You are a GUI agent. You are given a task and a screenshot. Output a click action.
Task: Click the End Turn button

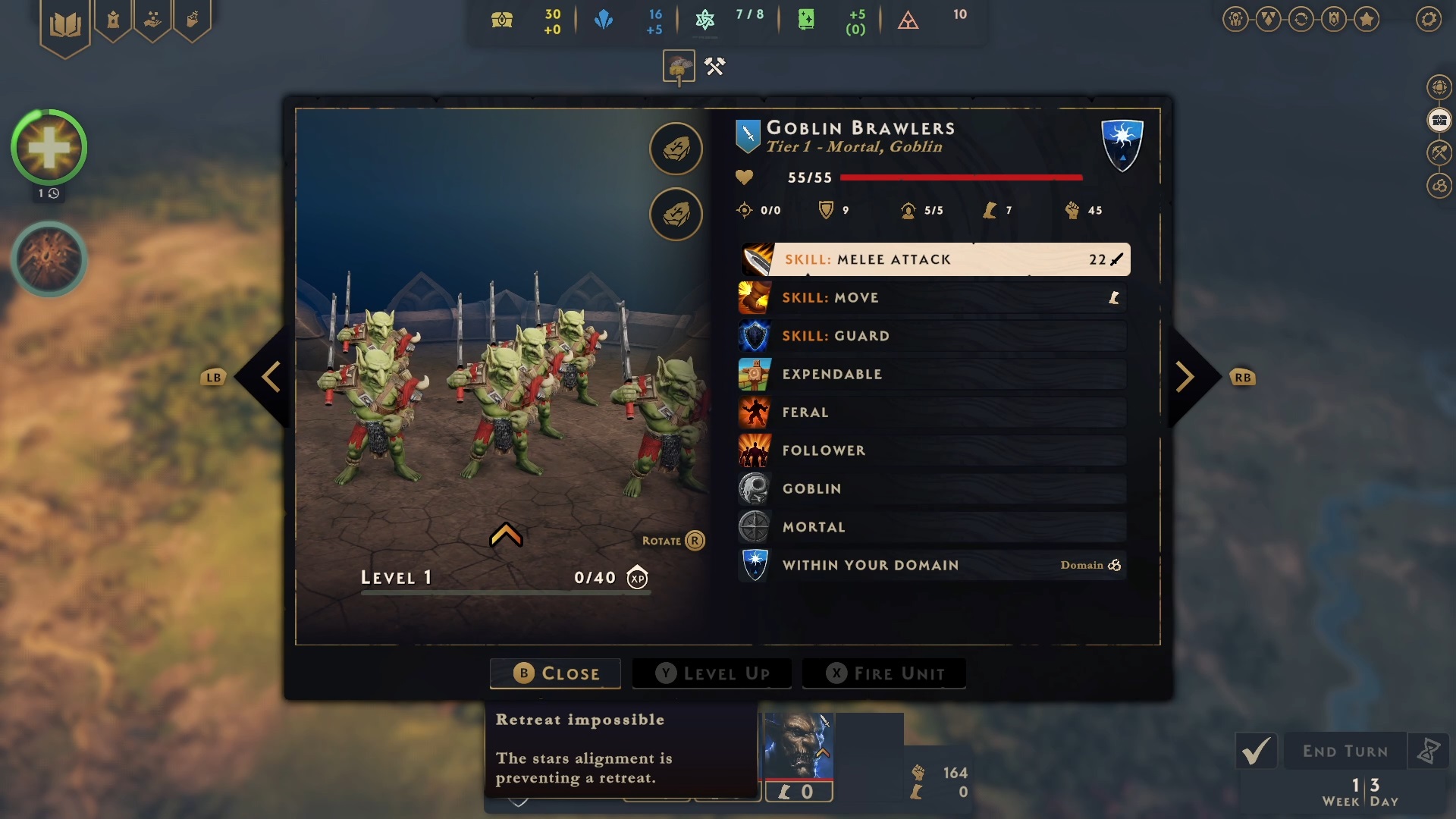click(x=1345, y=752)
